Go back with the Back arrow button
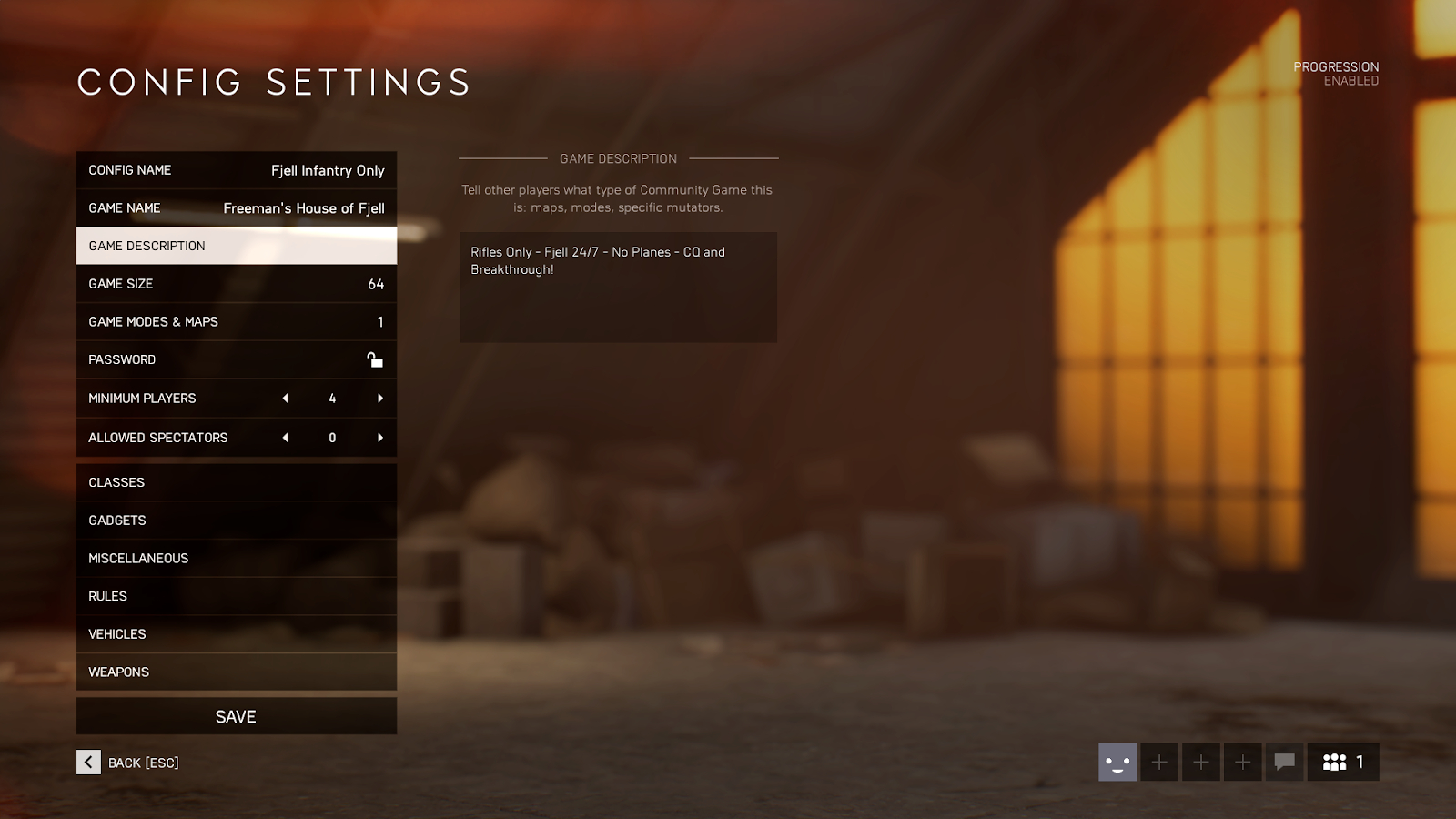This screenshot has width=1456, height=819. pyautogui.click(x=88, y=763)
